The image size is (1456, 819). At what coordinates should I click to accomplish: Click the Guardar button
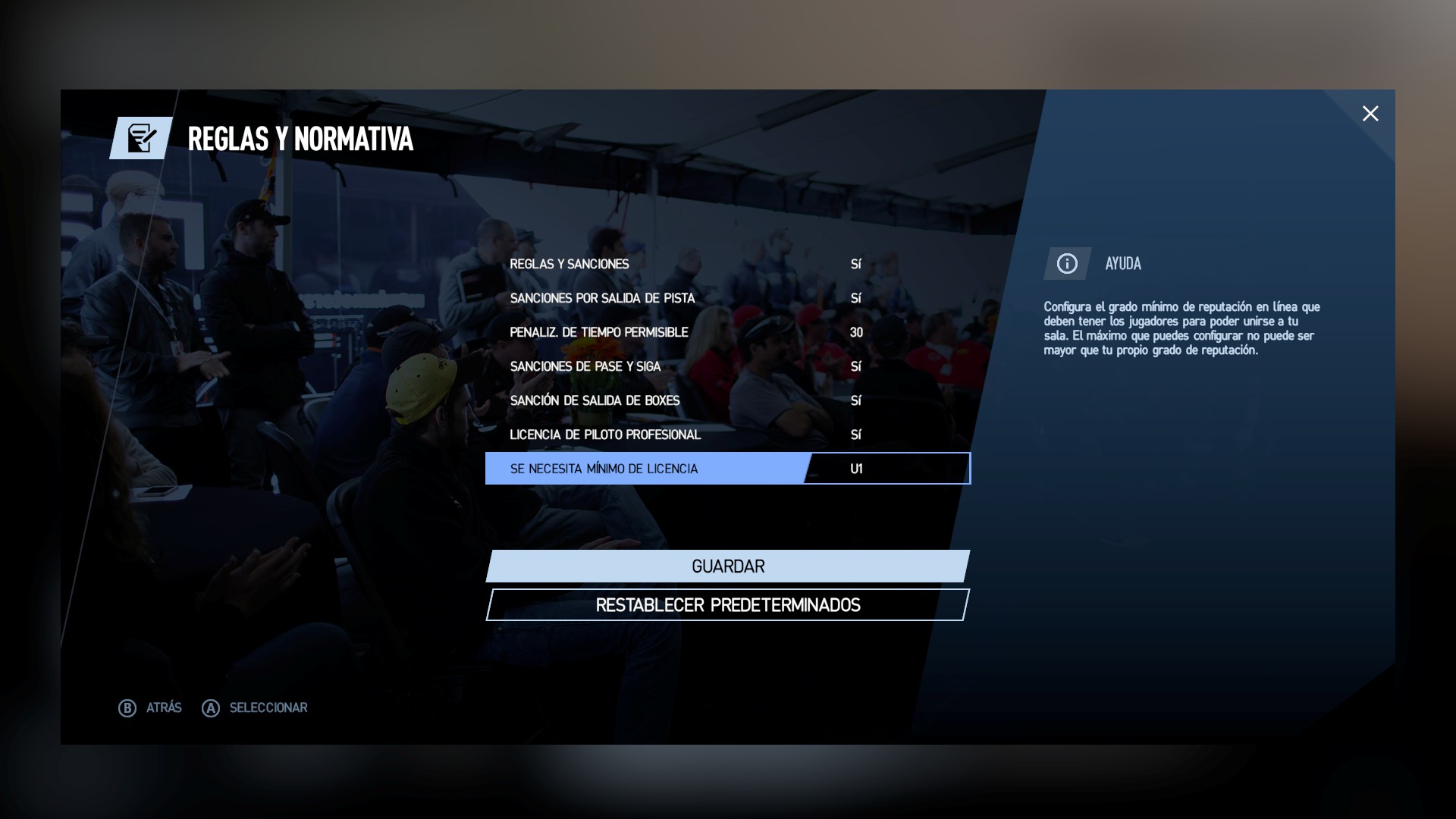[x=727, y=566]
